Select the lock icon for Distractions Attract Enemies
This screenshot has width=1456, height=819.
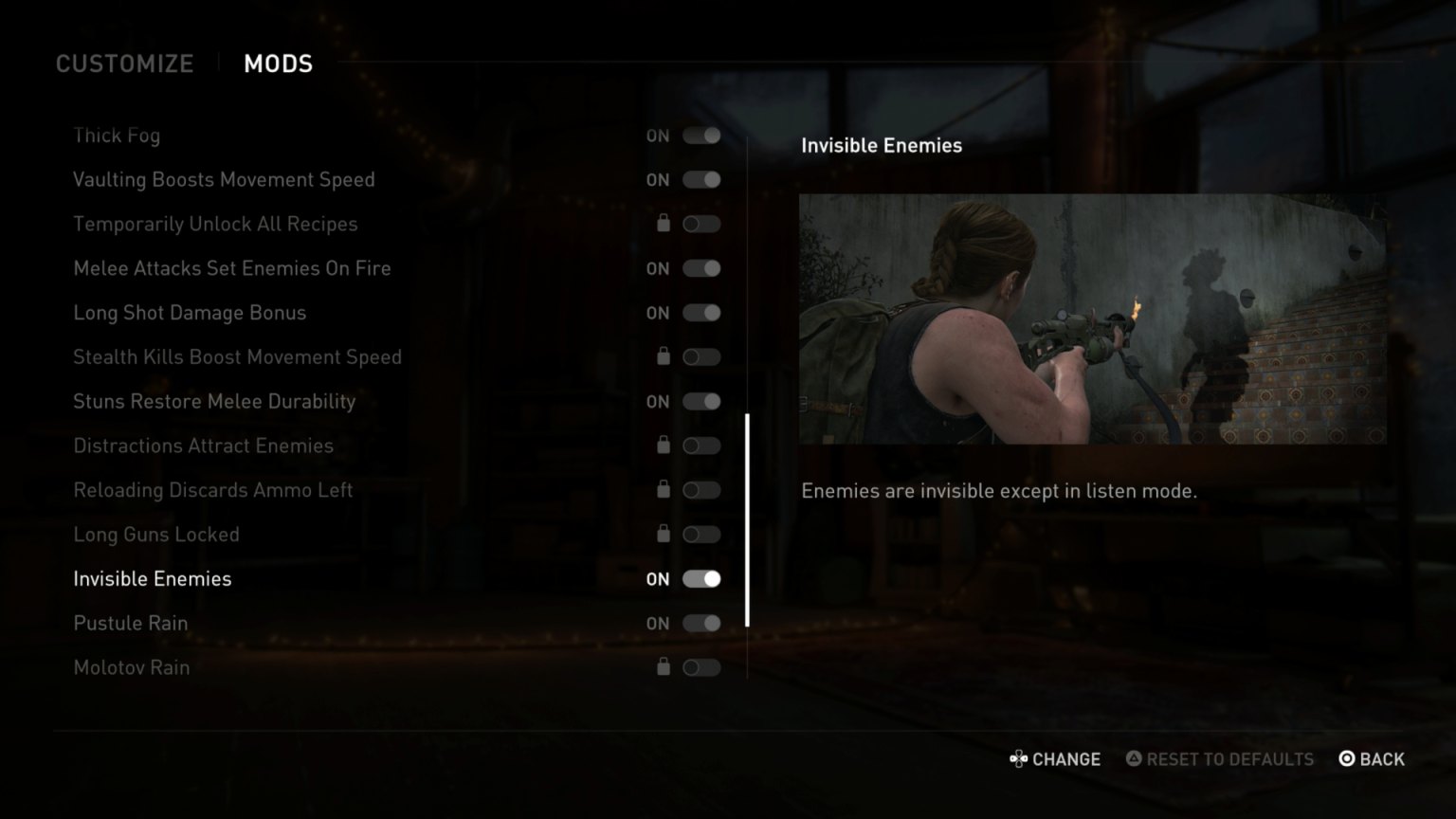click(x=664, y=445)
